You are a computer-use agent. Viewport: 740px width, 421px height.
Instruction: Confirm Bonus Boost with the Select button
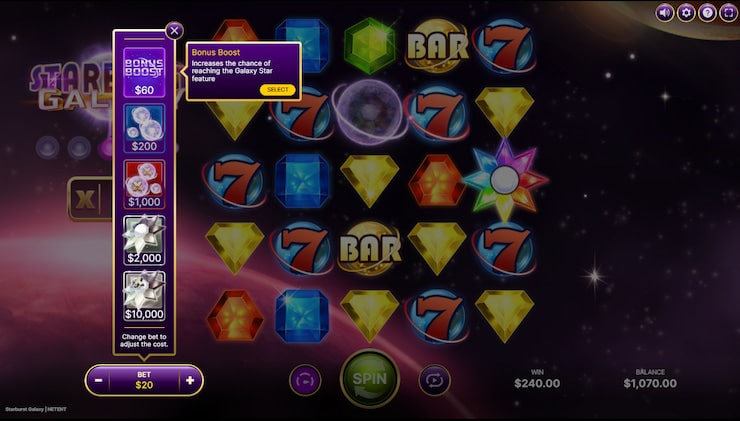277,90
